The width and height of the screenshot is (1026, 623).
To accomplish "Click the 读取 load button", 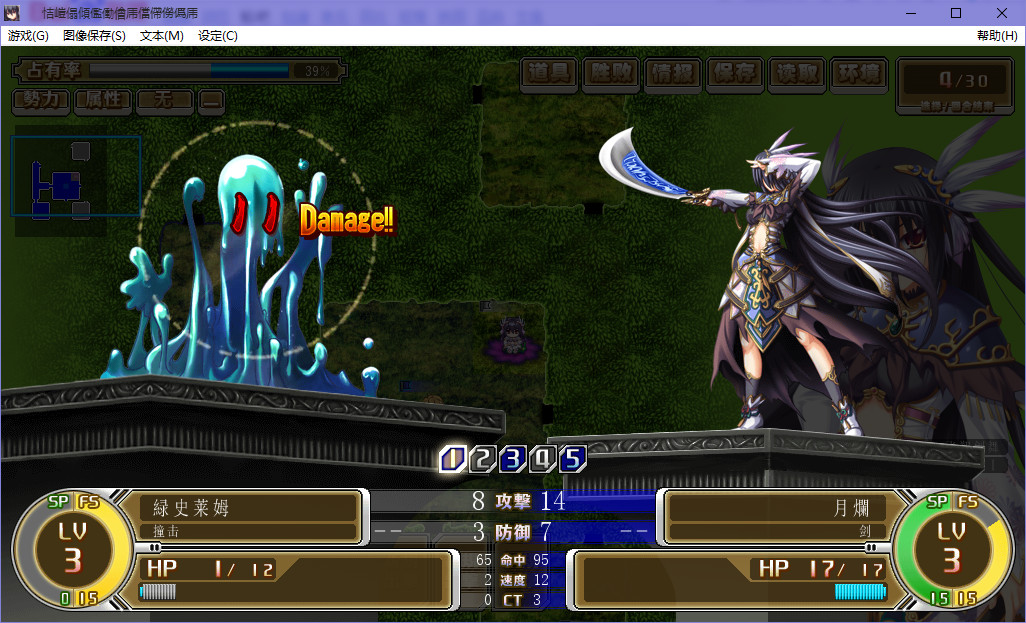I will tap(796, 73).
